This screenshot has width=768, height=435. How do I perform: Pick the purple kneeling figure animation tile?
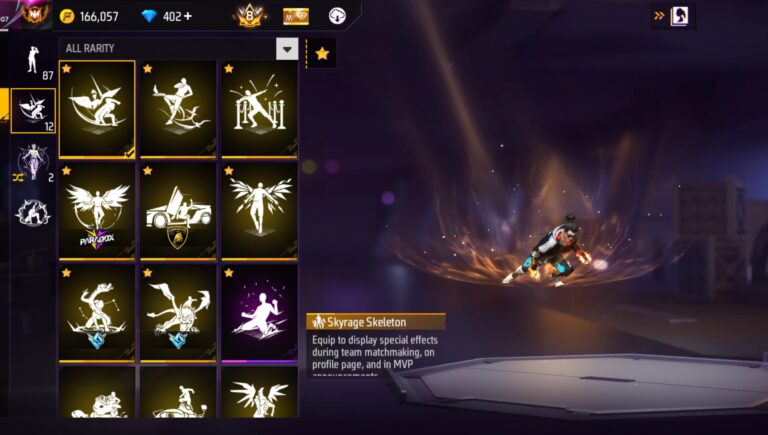(259, 312)
